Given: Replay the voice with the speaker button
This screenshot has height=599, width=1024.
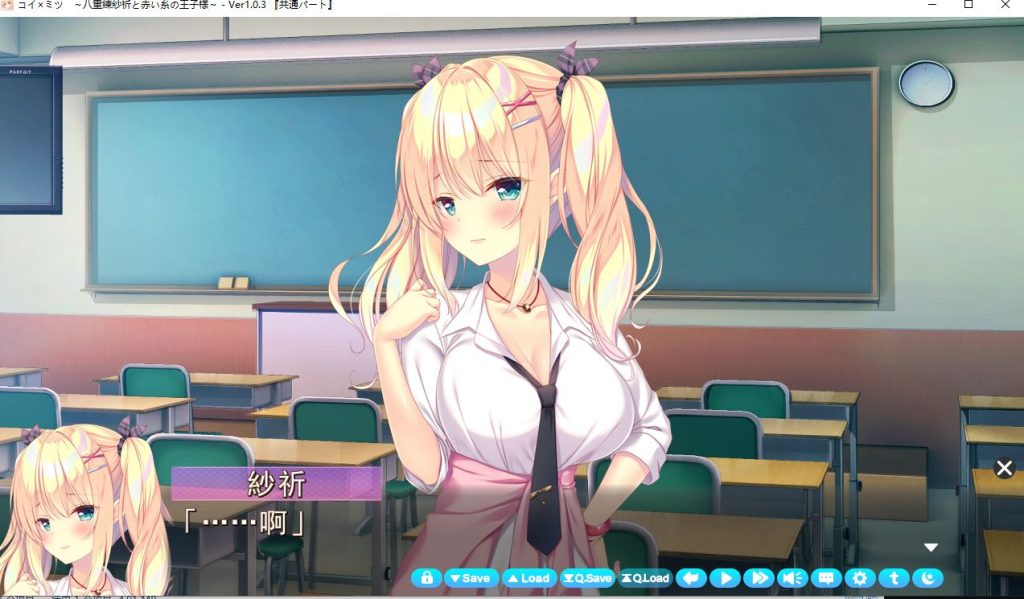Looking at the screenshot, I should tap(793, 578).
